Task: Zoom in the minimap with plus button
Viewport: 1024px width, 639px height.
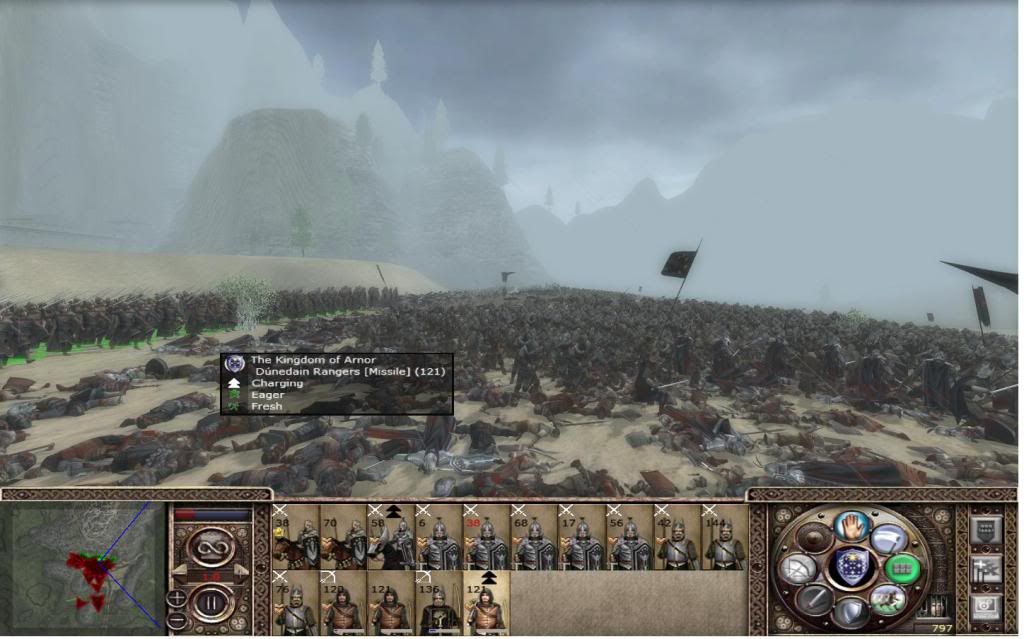Action: [177, 599]
